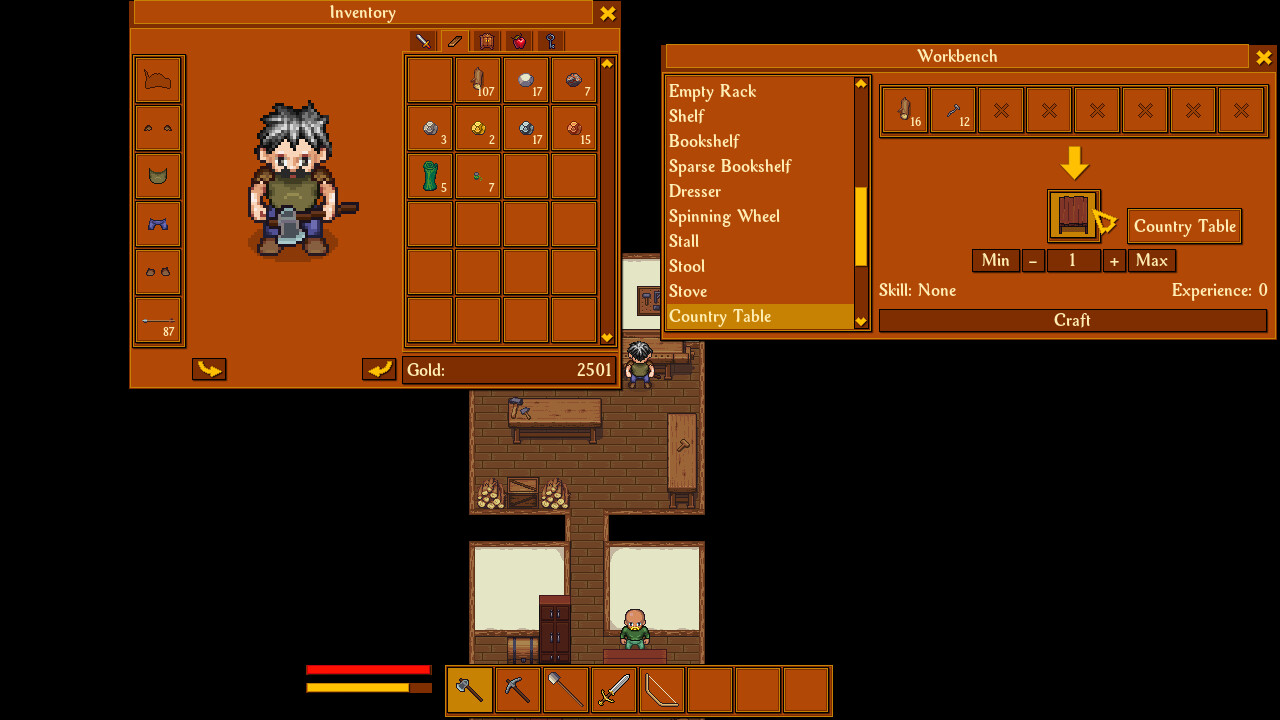Select the gold ore in inventory
The height and width of the screenshot is (720, 1280).
tap(478, 127)
